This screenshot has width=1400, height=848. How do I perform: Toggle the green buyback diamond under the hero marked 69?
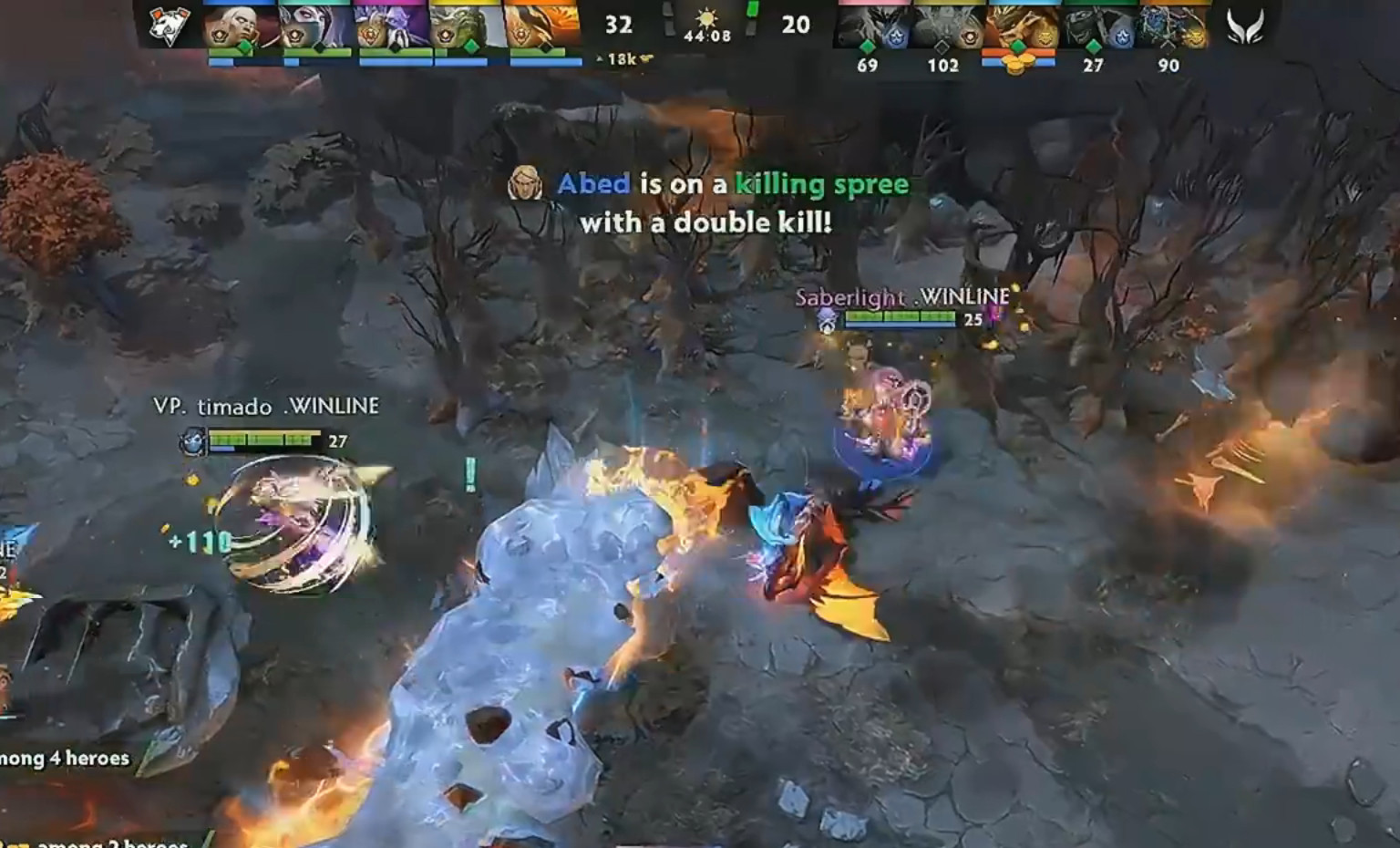tap(867, 47)
